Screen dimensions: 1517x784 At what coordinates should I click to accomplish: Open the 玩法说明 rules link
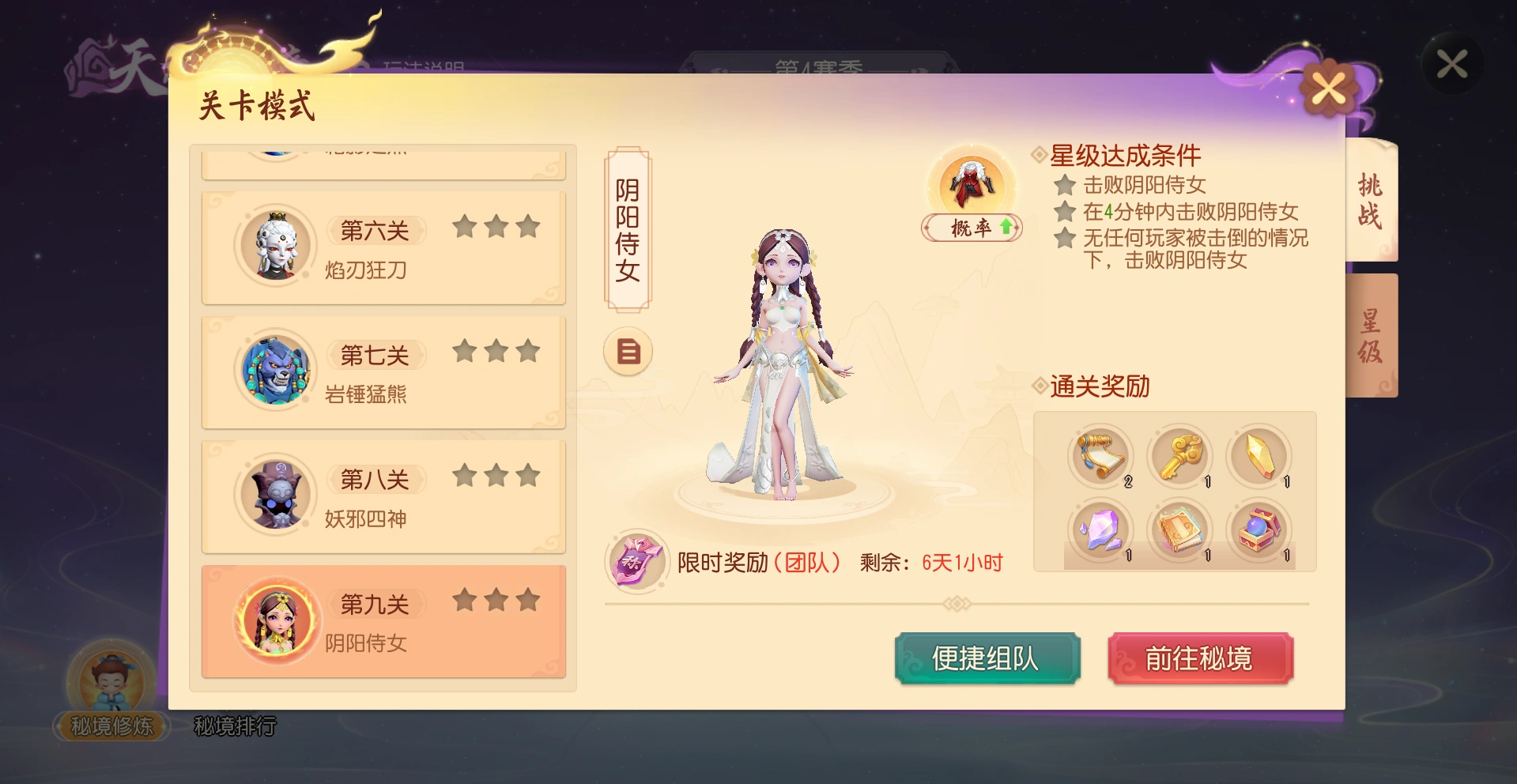click(425, 65)
